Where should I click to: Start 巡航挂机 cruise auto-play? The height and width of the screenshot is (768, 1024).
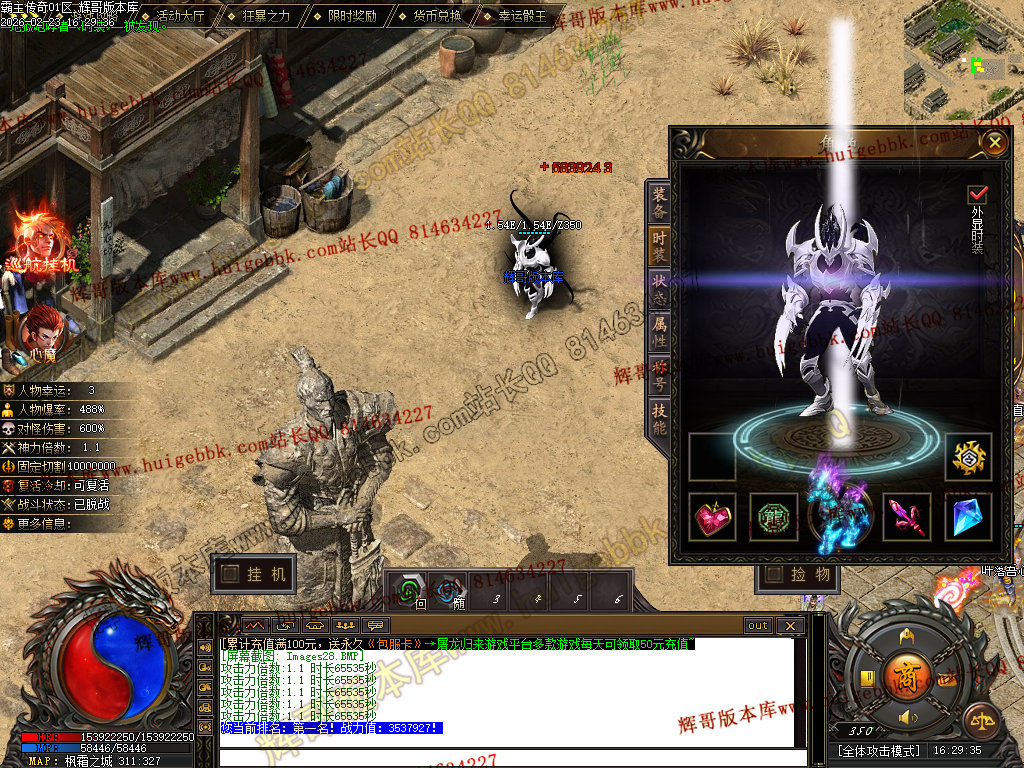42,238
